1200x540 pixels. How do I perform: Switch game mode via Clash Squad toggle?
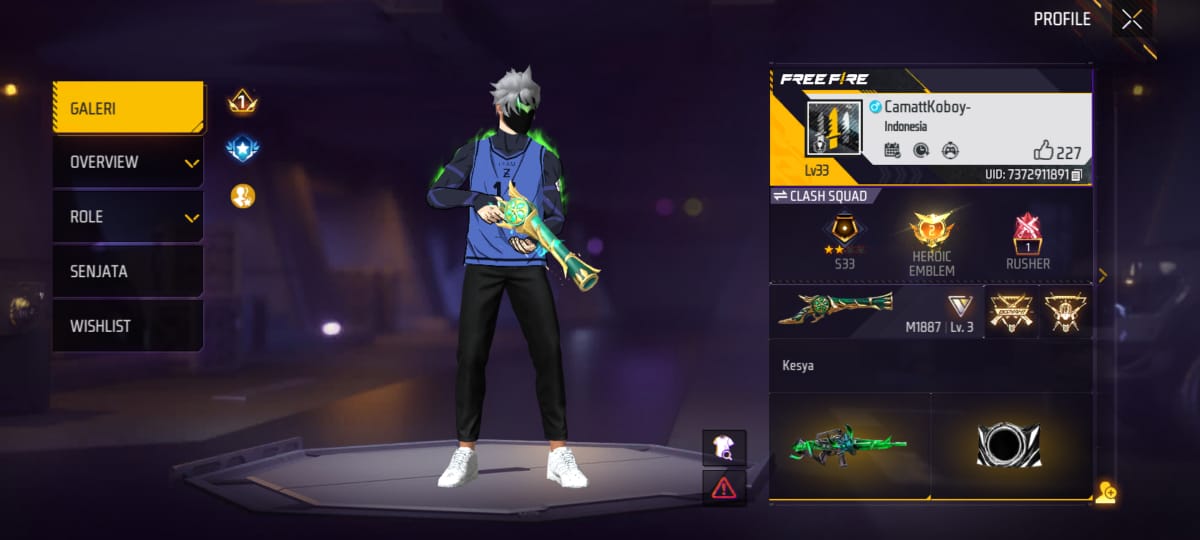(820, 196)
